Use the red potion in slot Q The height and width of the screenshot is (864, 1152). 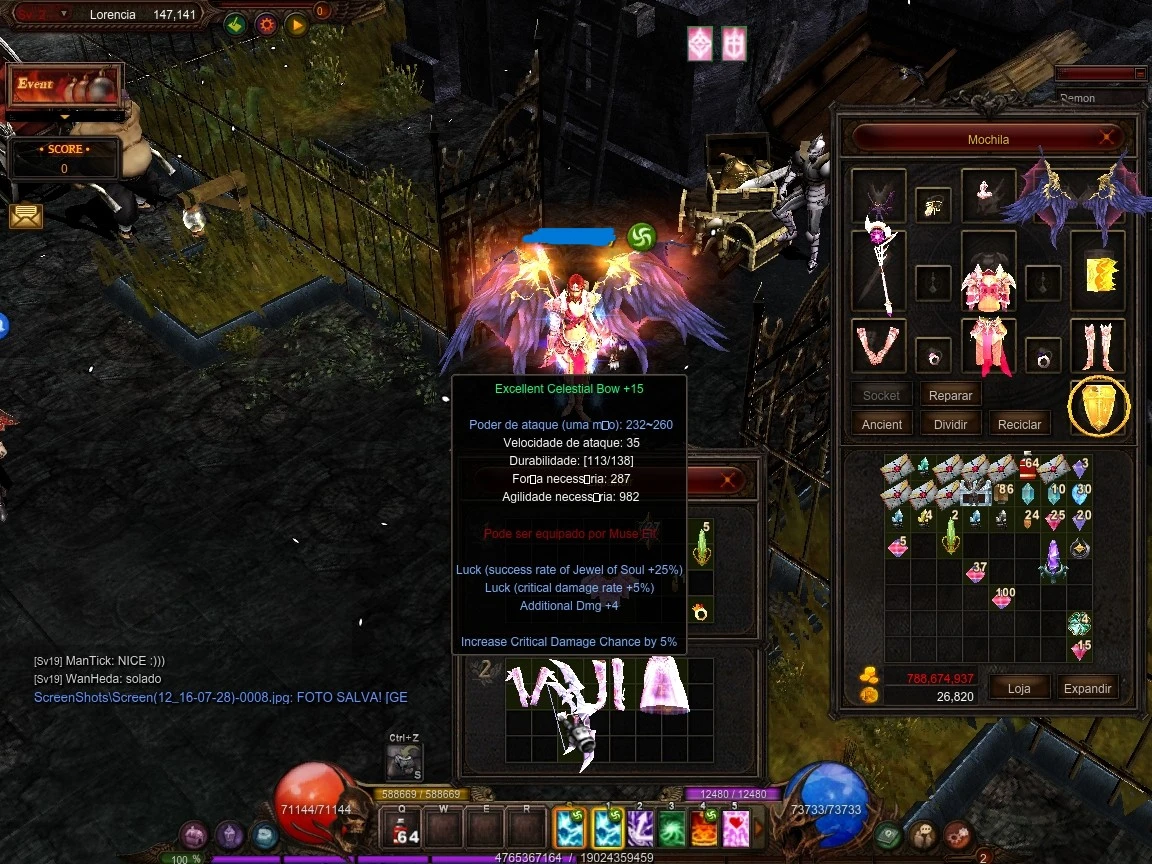(403, 828)
